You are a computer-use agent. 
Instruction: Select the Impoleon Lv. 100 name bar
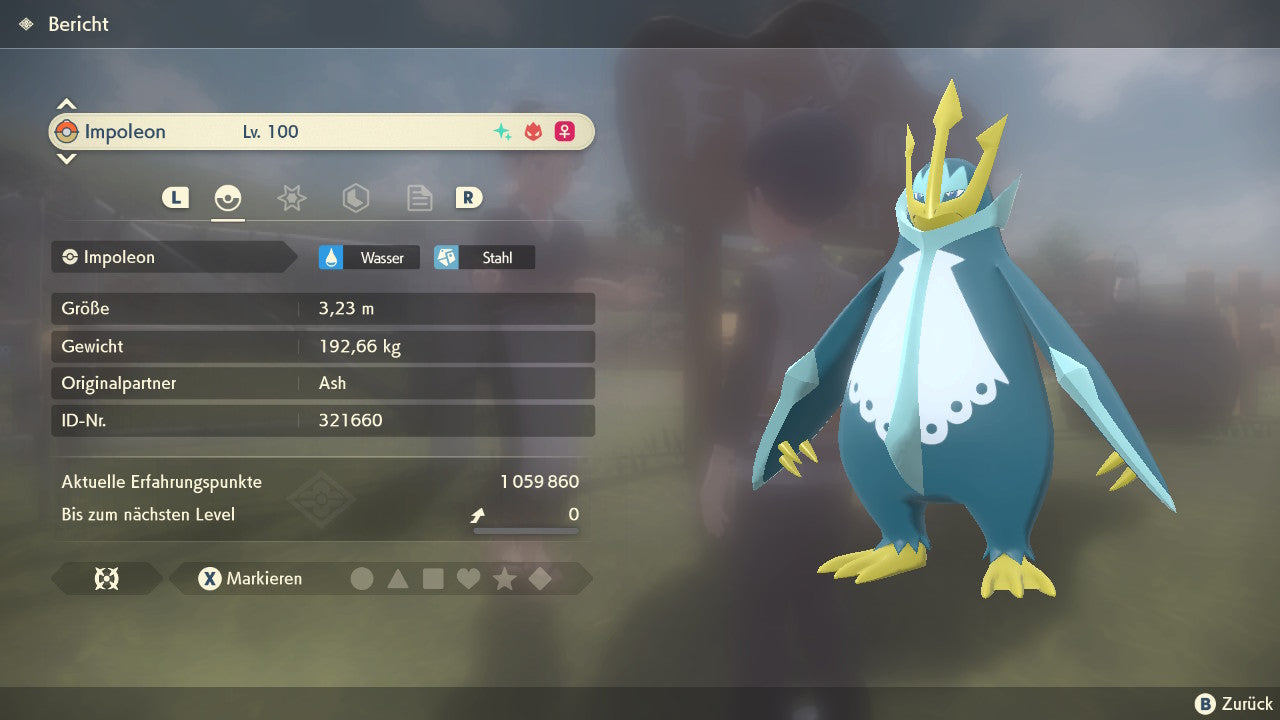pyautogui.click(x=321, y=132)
